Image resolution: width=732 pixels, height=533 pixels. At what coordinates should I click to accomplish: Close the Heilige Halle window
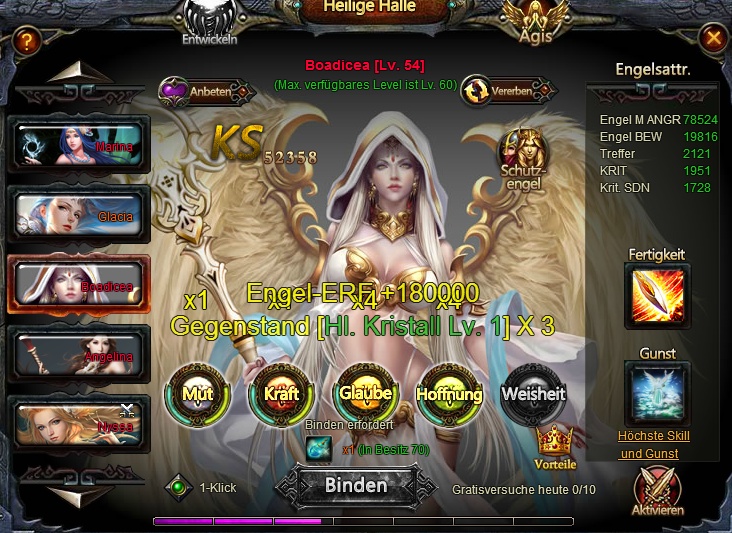pos(713,39)
